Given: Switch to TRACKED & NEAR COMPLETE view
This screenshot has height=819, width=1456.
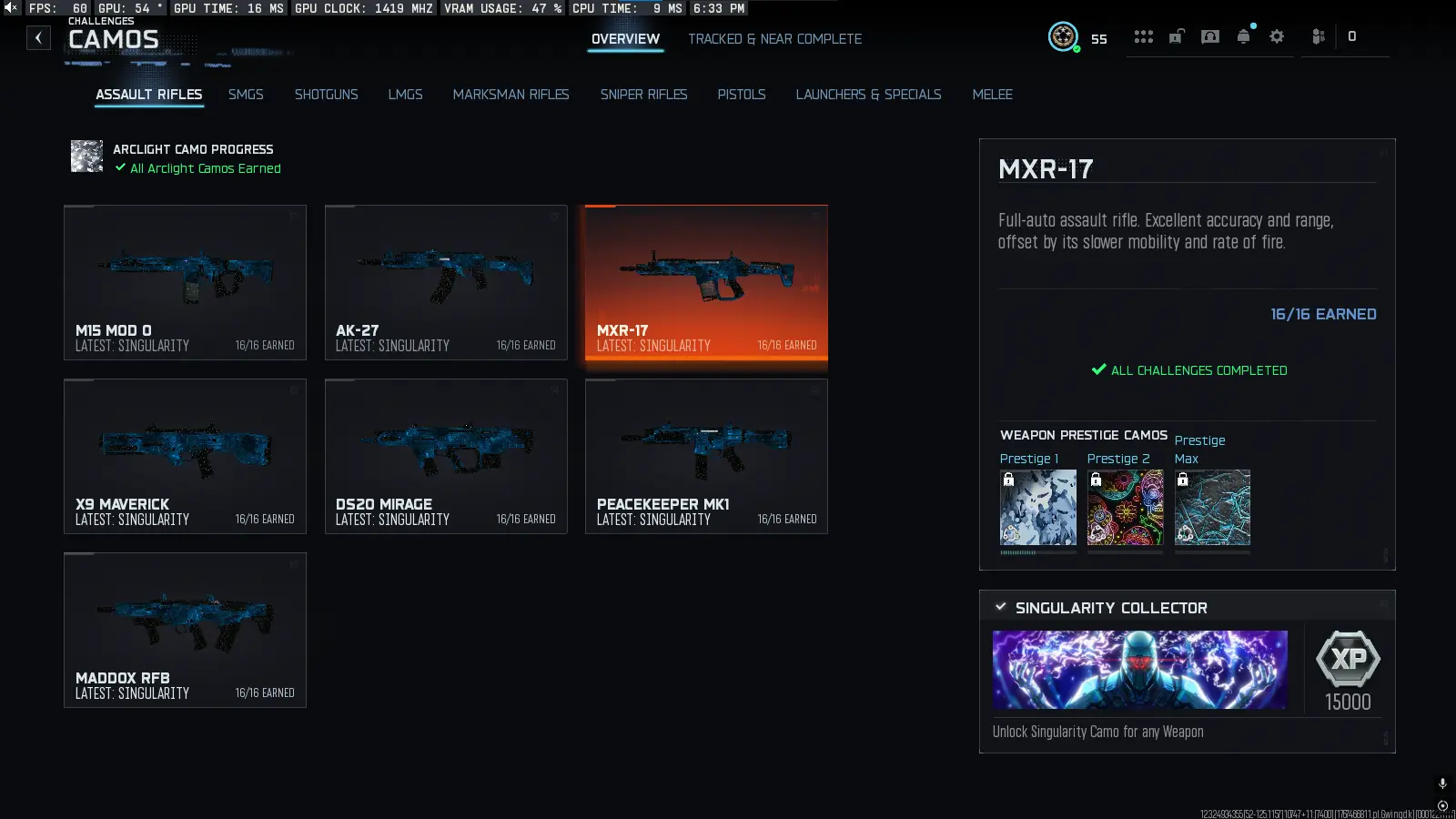Looking at the screenshot, I should coord(774,39).
